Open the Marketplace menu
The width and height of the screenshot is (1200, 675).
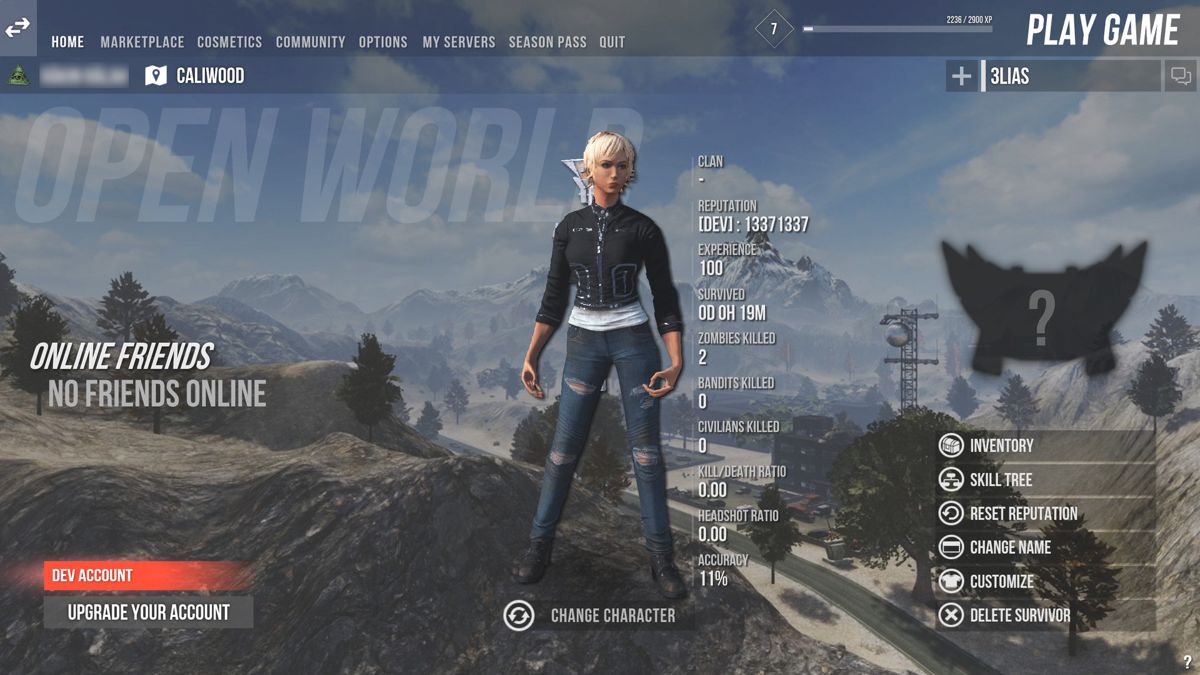142,42
